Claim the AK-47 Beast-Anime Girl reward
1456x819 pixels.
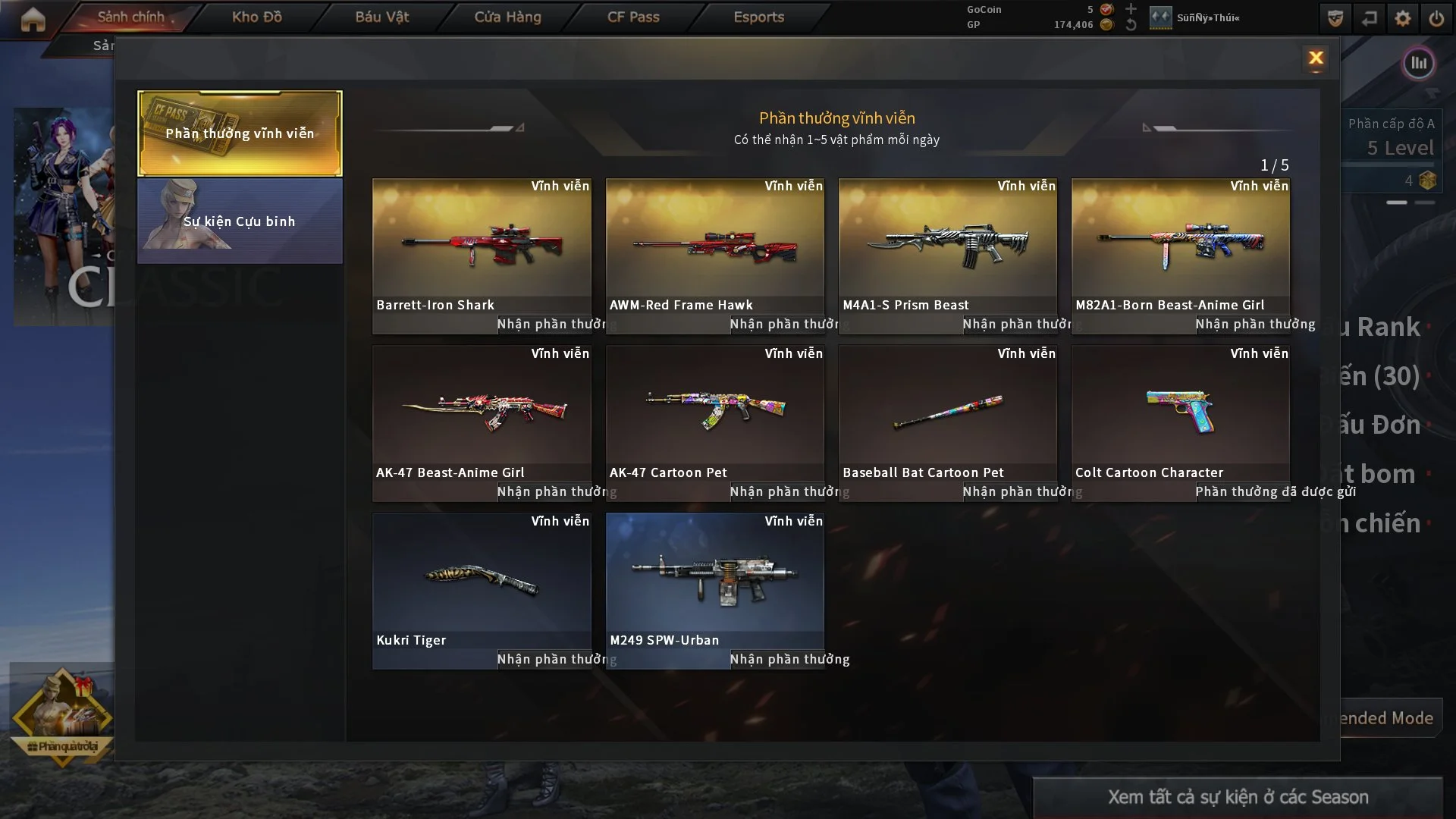[551, 492]
